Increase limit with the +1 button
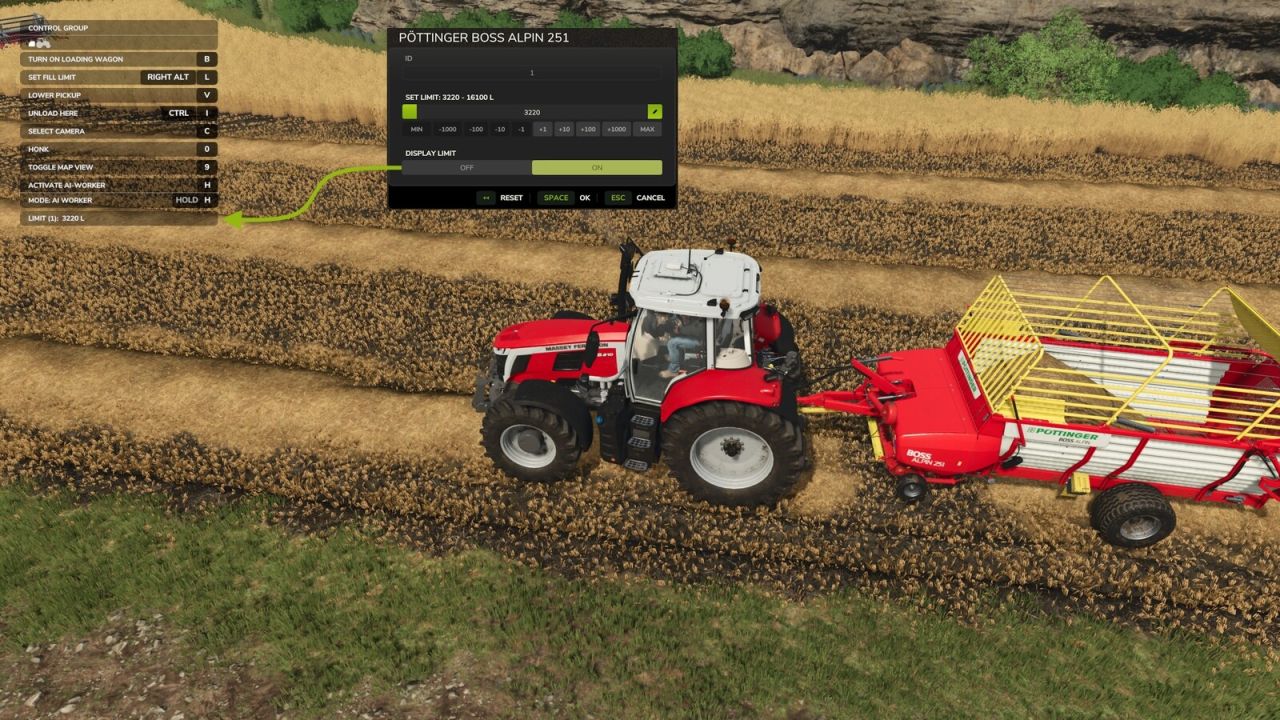1280x720 pixels. tap(542, 129)
